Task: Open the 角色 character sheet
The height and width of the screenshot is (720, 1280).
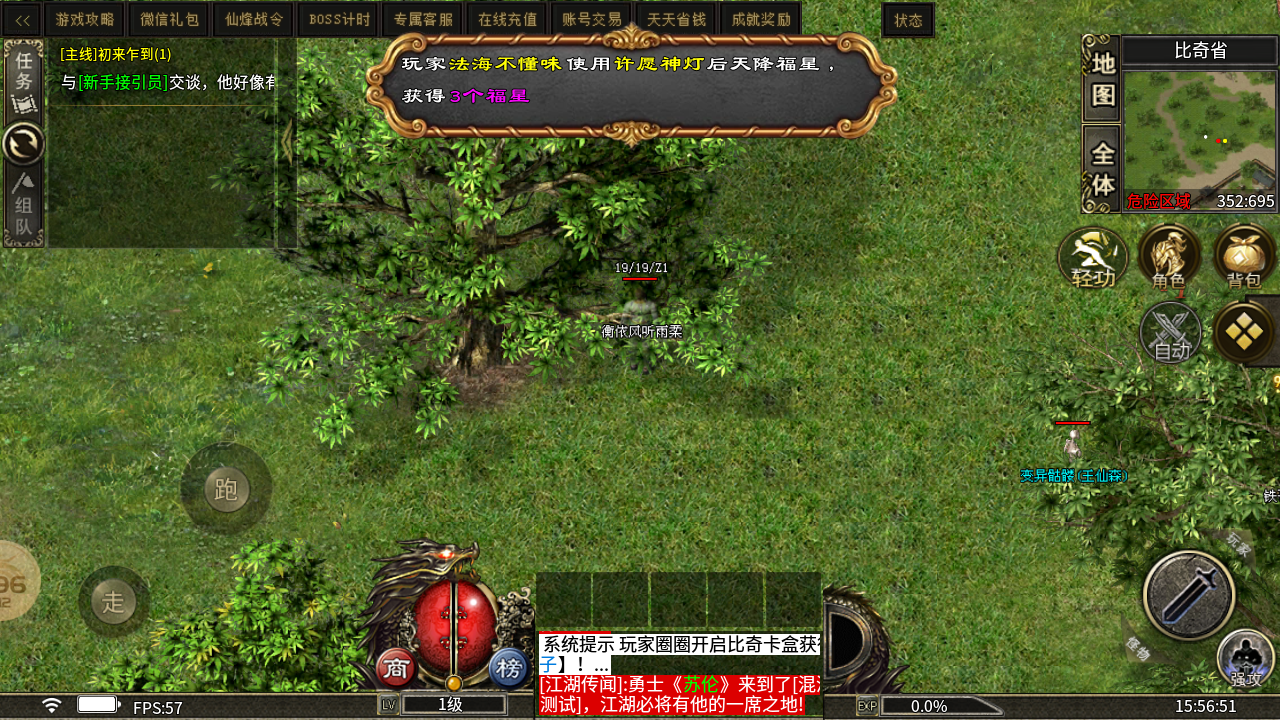Action: [1169, 258]
